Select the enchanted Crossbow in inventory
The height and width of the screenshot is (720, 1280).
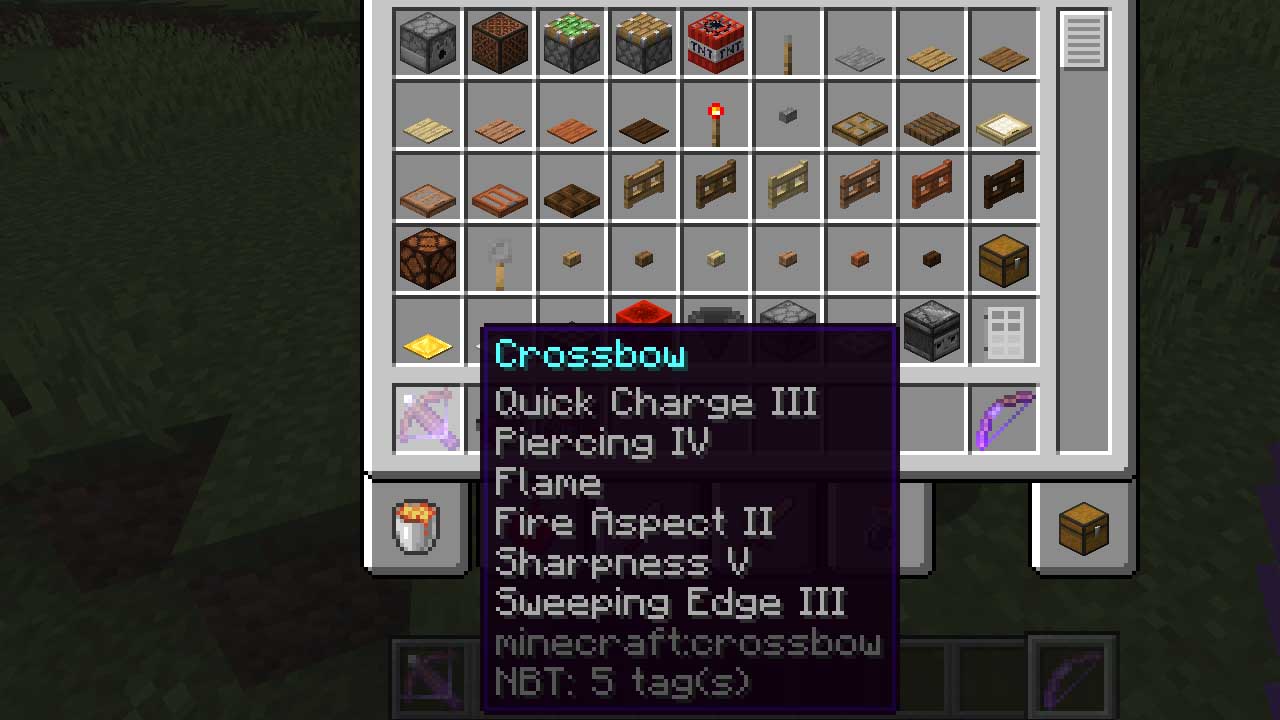(x=427, y=420)
